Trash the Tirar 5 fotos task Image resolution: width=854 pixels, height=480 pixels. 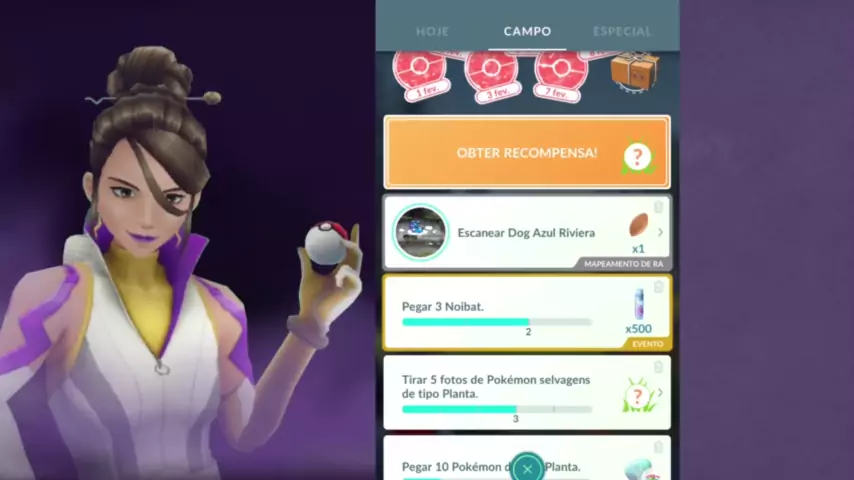tap(658, 367)
